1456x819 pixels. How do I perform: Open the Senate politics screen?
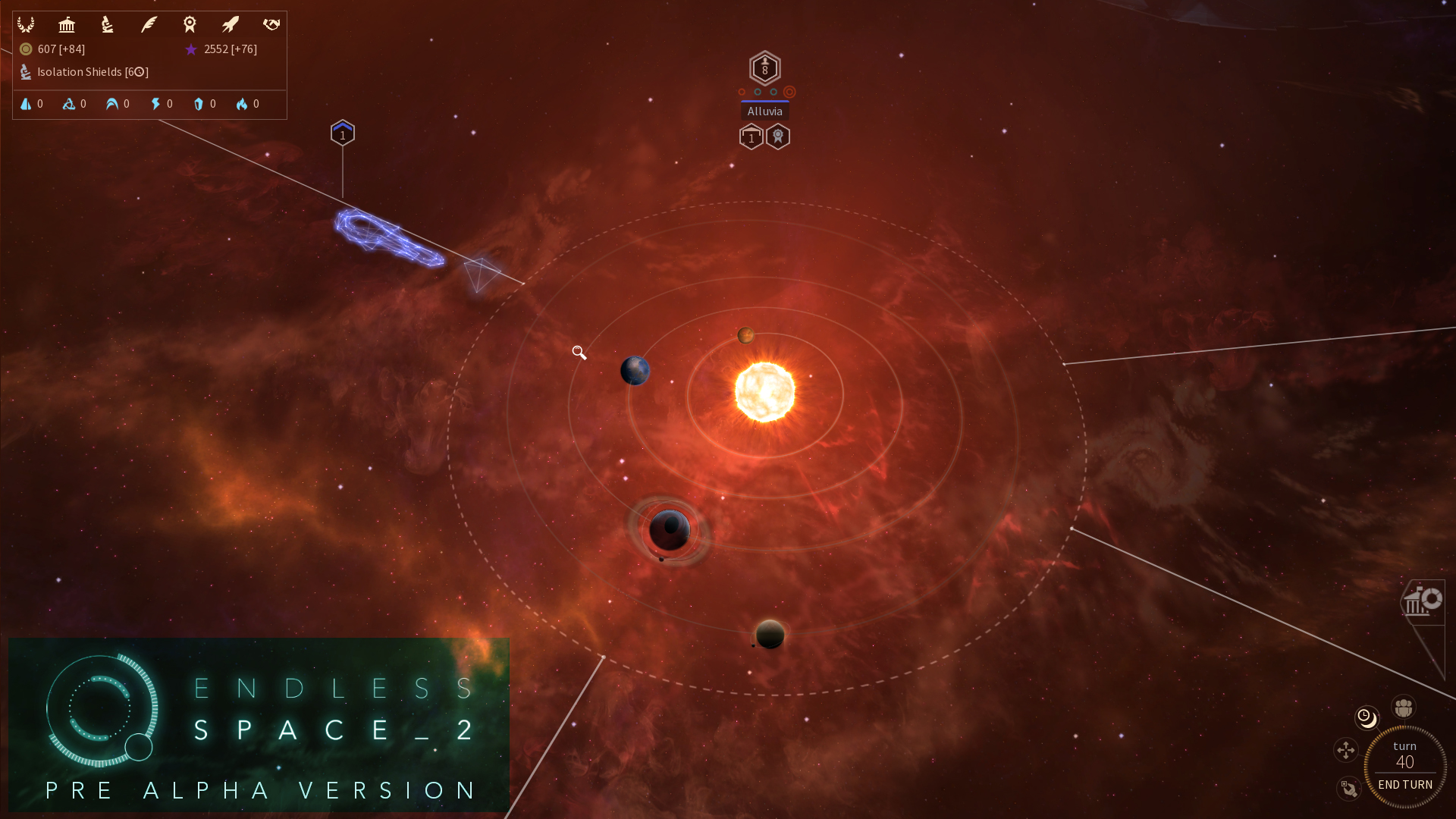tap(67, 24)
